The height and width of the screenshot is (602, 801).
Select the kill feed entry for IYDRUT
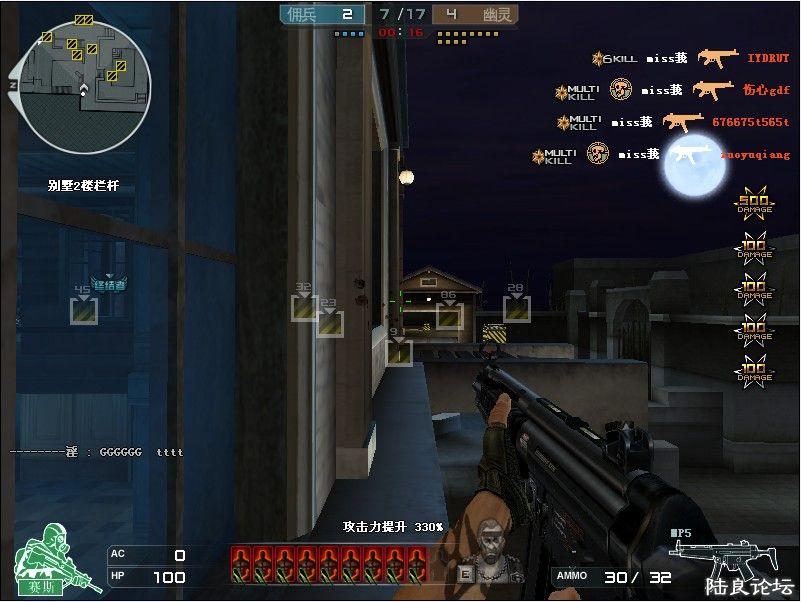[690, 59]
